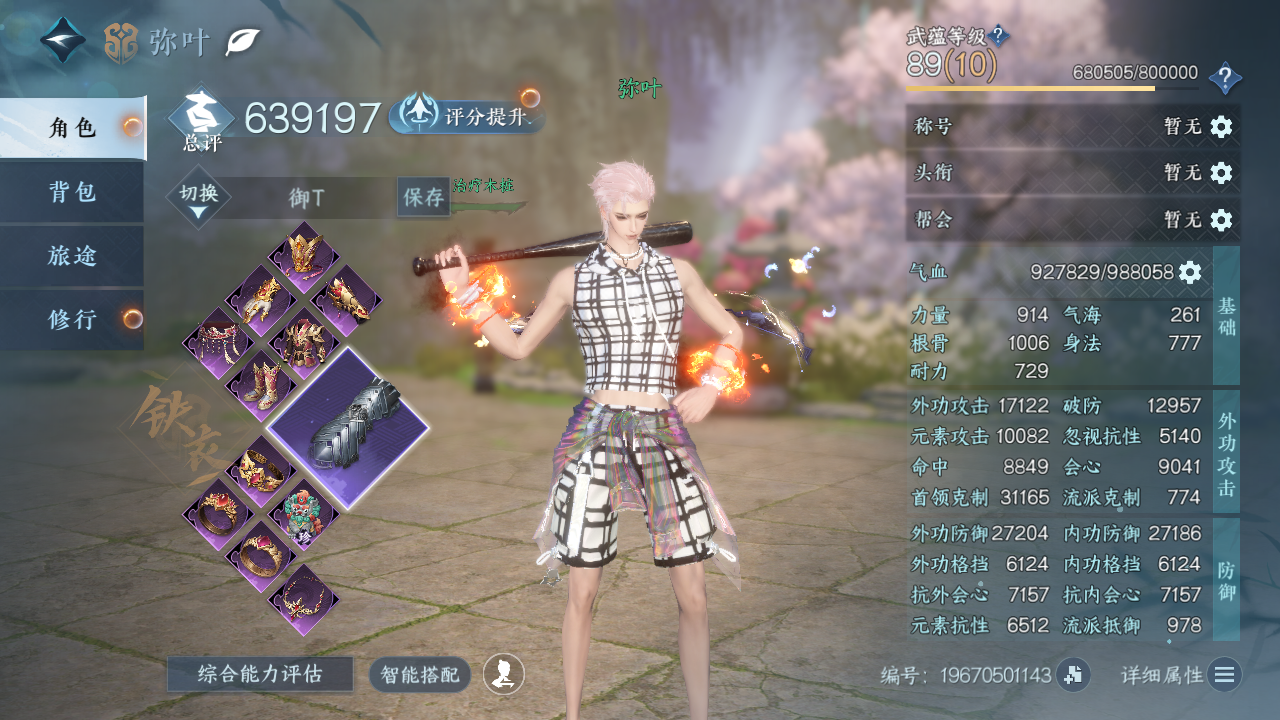Open settings gear for 称号 title
The height and width of the screenshot is (720, 1280).
pyautogui.click(x=1221, y=127)
